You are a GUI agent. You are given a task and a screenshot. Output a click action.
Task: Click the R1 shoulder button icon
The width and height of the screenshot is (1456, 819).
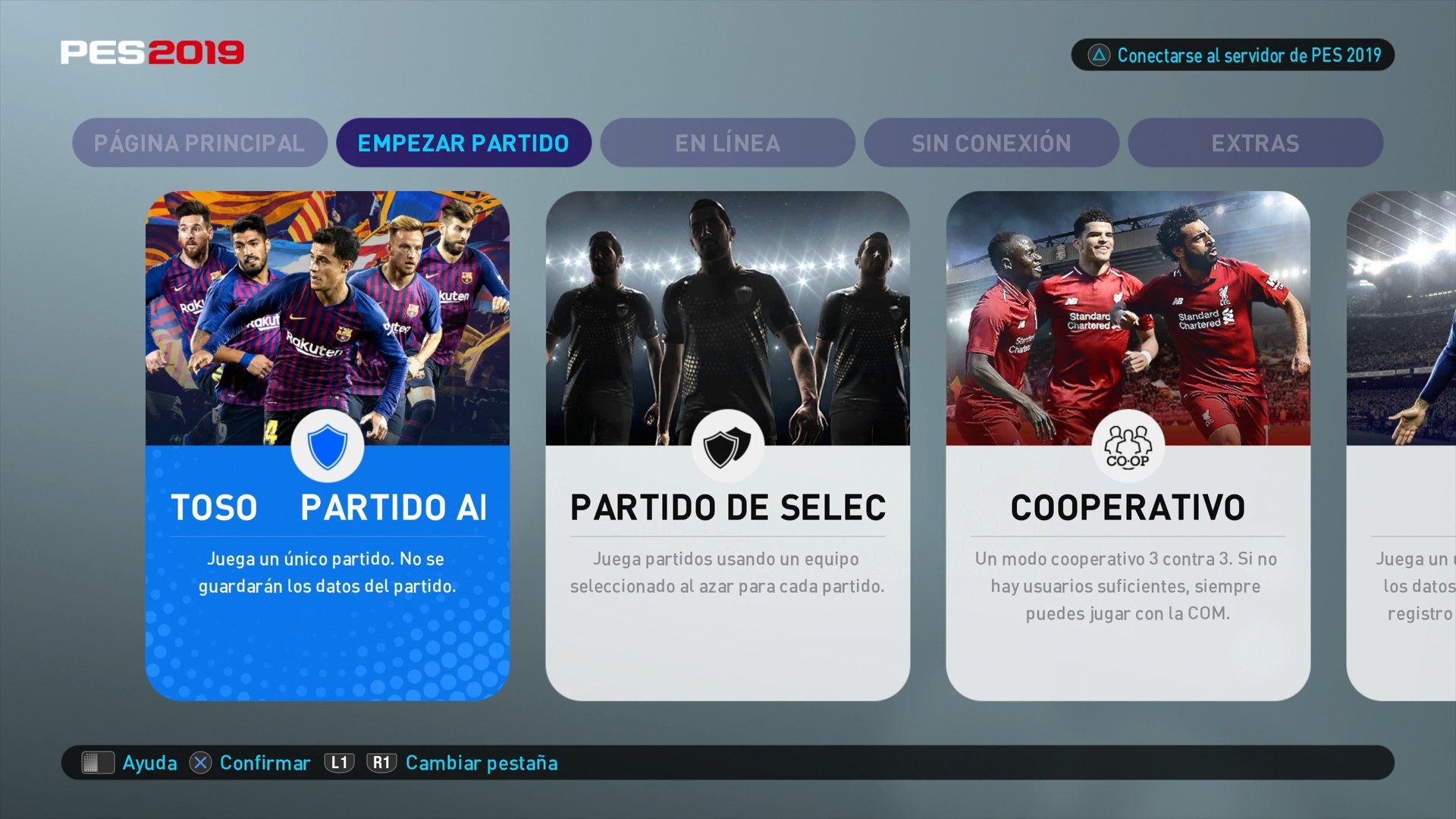(x=382, y=763)
